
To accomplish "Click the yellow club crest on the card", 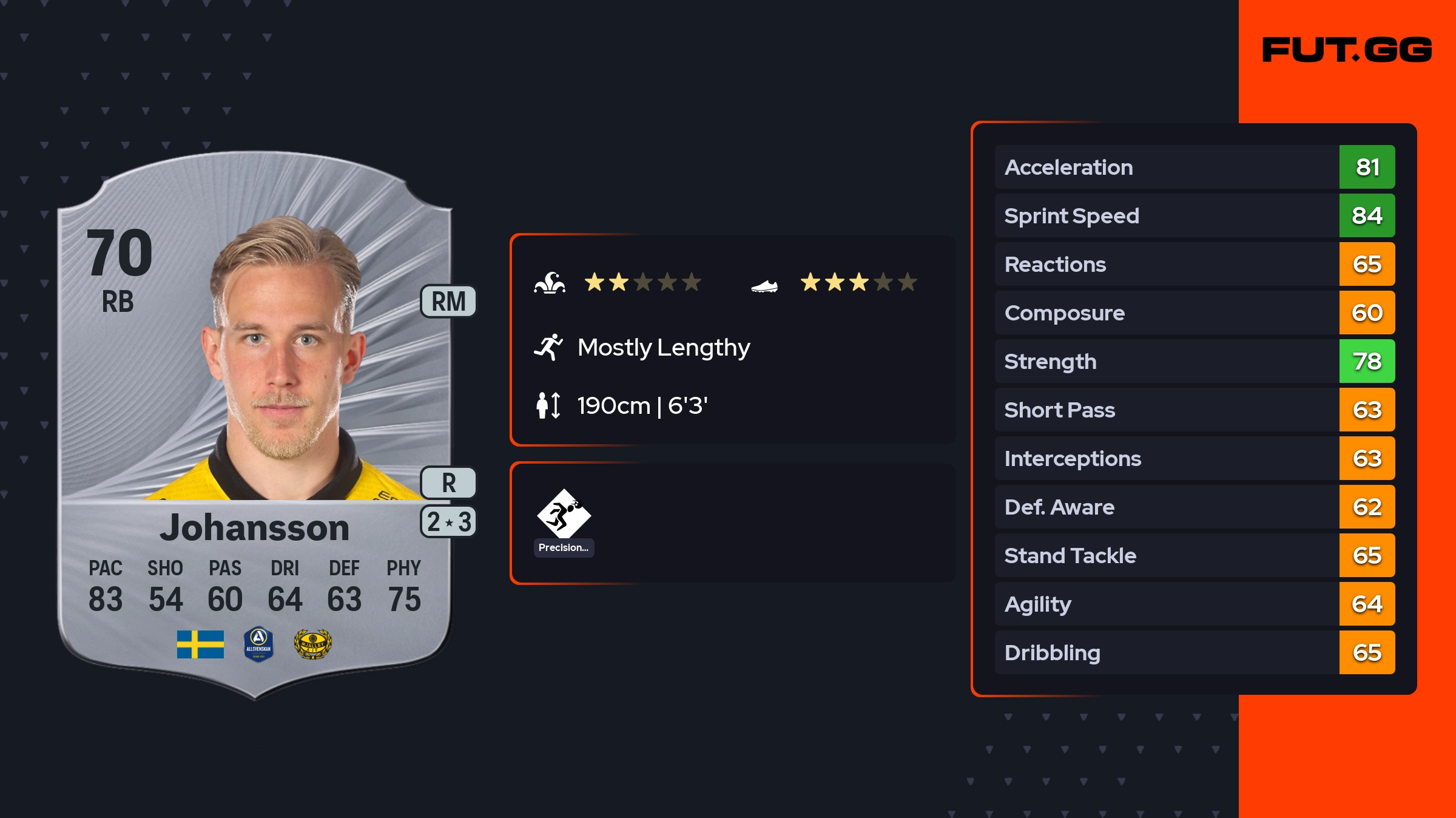I will tap(312, 644).
